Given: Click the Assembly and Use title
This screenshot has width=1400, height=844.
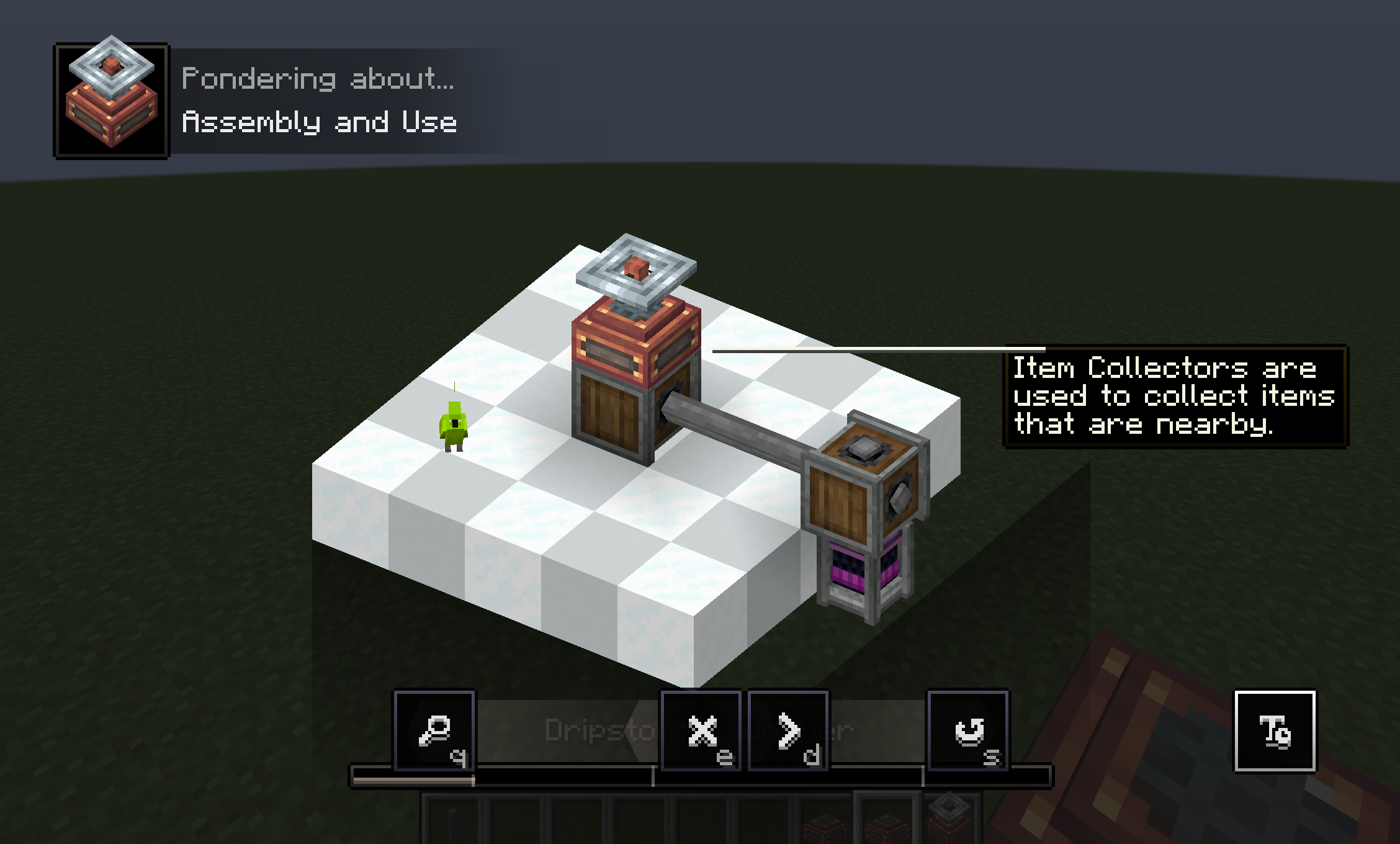Looking at the screenshot, I should (x=321, y=123).
